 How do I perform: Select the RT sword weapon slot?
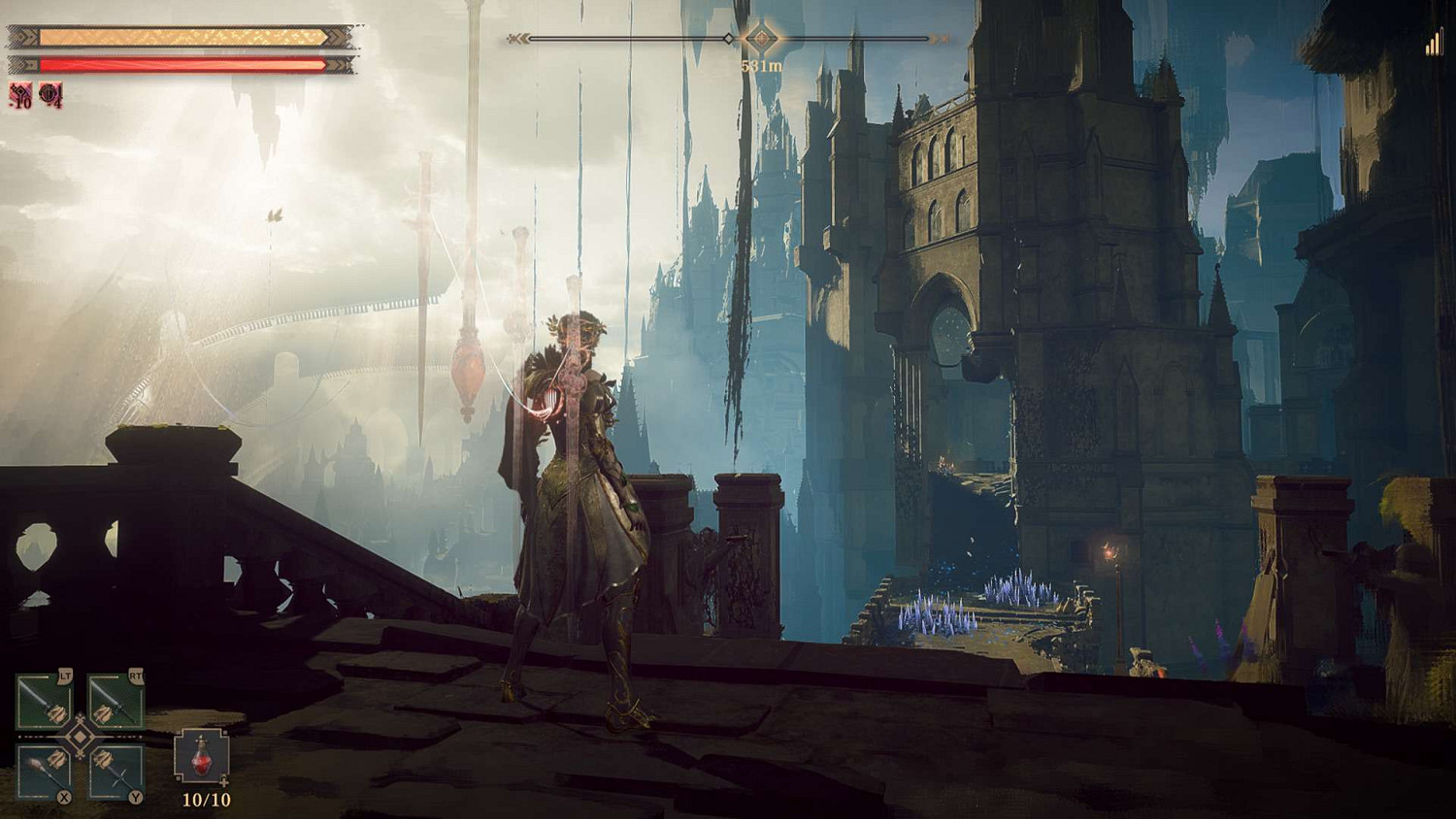point(116,701)
